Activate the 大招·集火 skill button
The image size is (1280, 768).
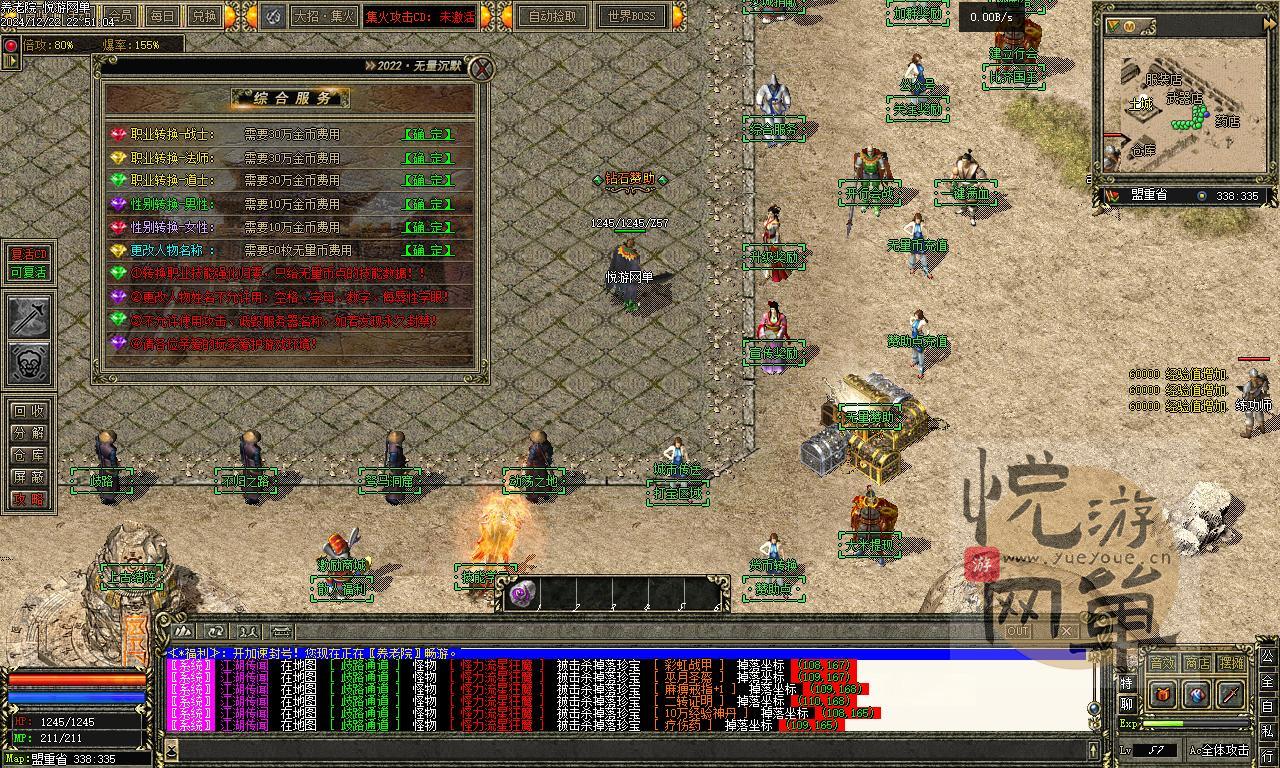pos(321,16)
